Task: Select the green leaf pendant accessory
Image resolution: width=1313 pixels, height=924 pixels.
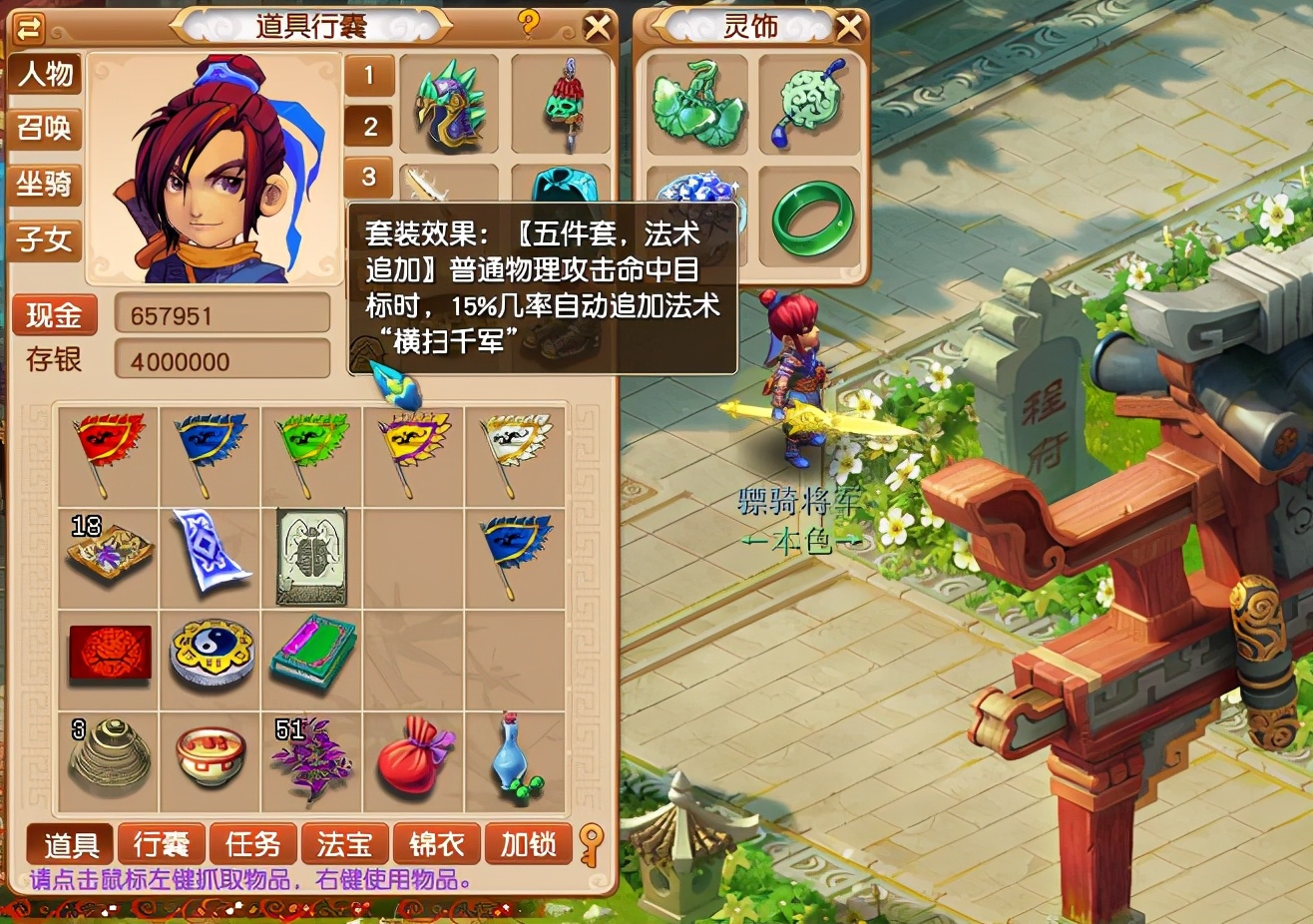Action: (x=692, y=105)
